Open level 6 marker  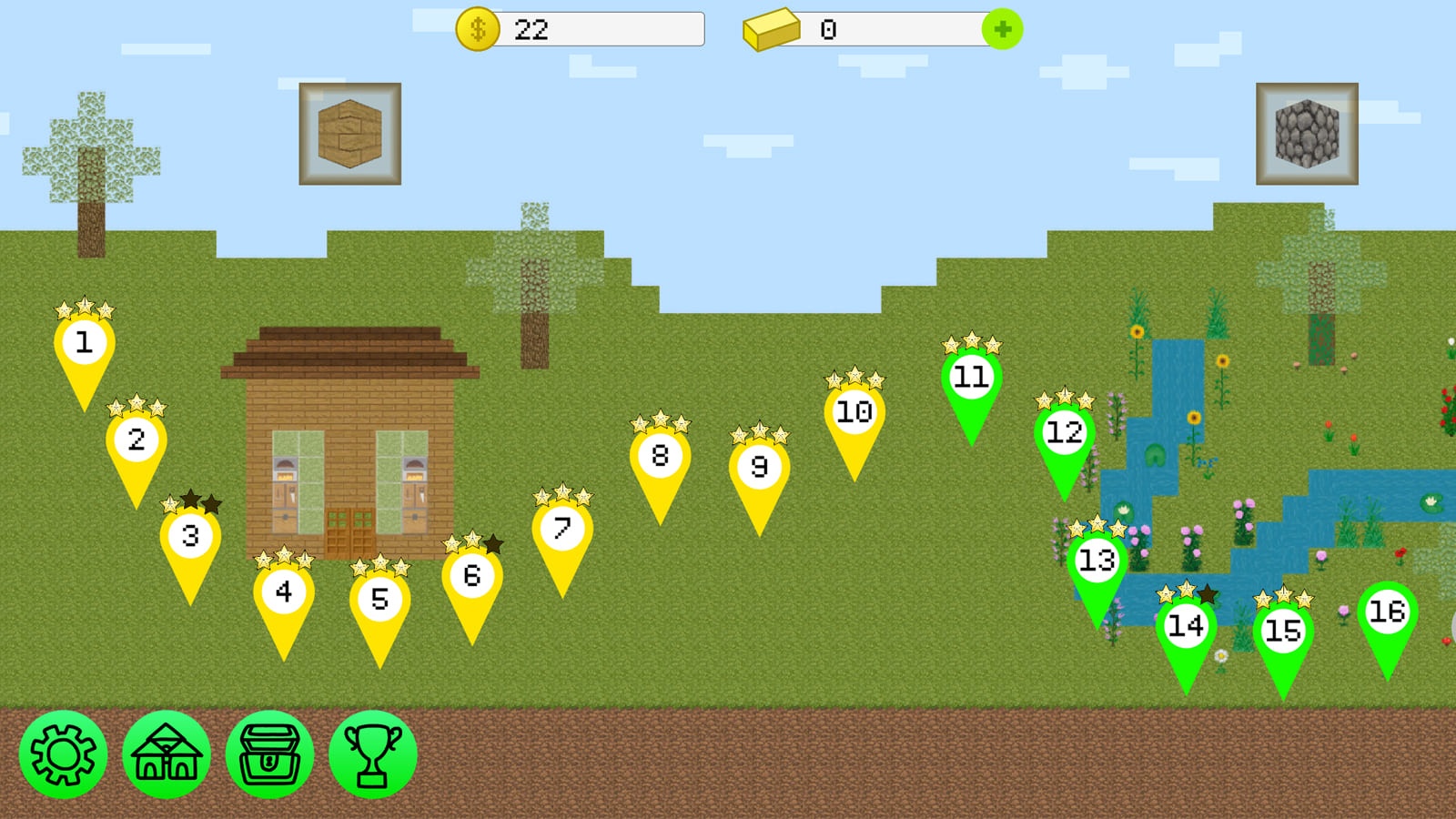(x=470, y=574)
